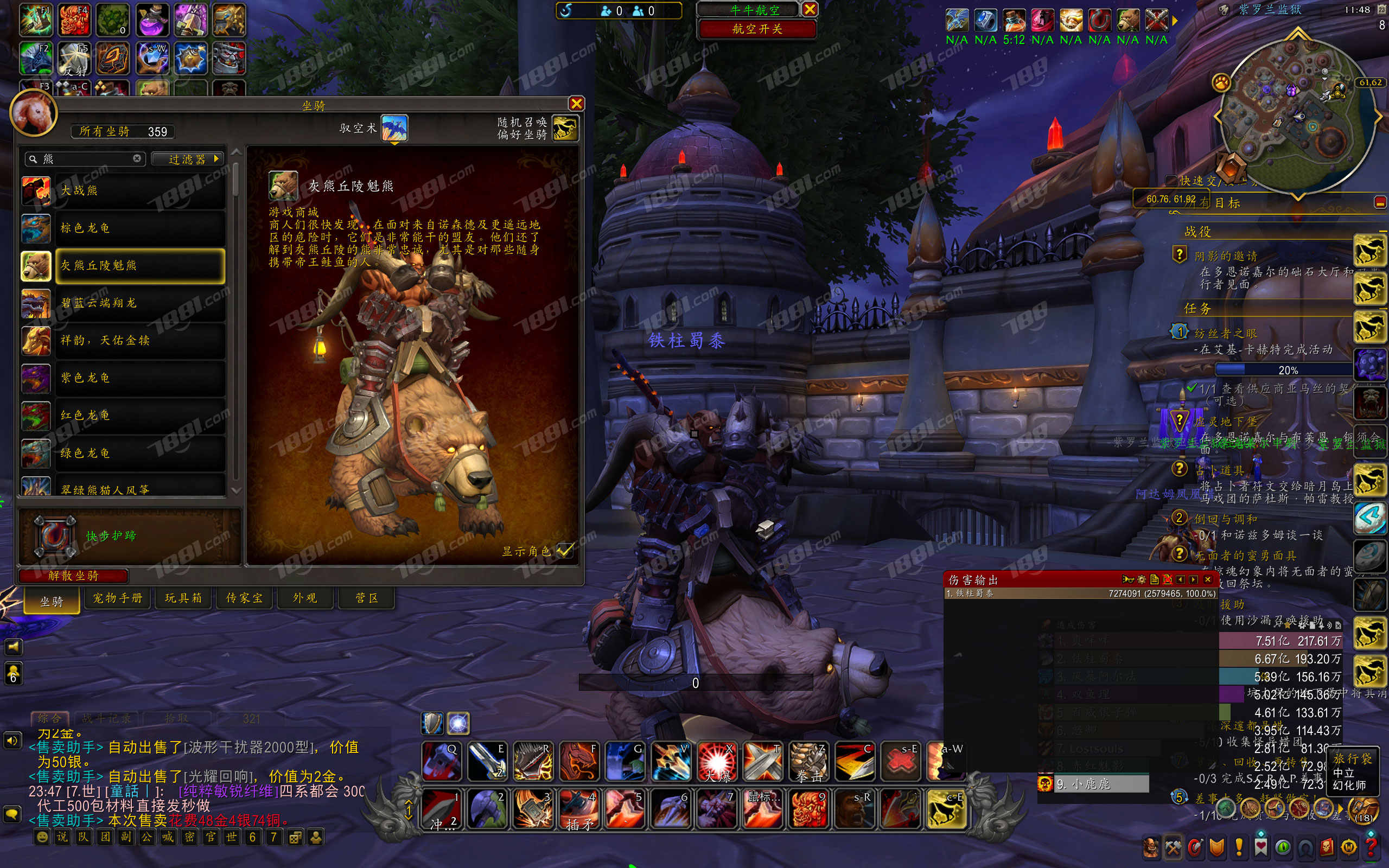Select the 紫色龙龟 mount row

(139, 378)
